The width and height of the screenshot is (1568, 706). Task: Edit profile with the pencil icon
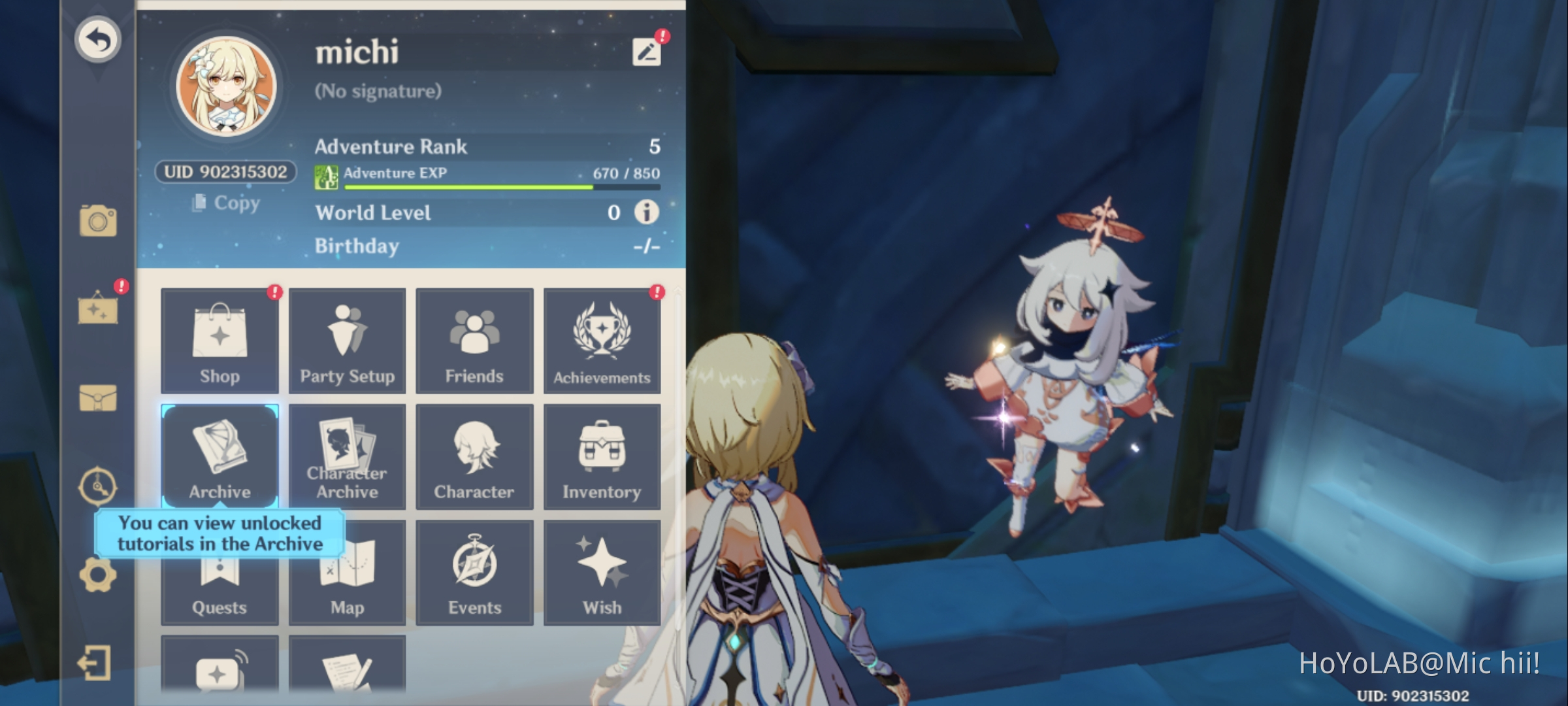(x=645, y=52)
